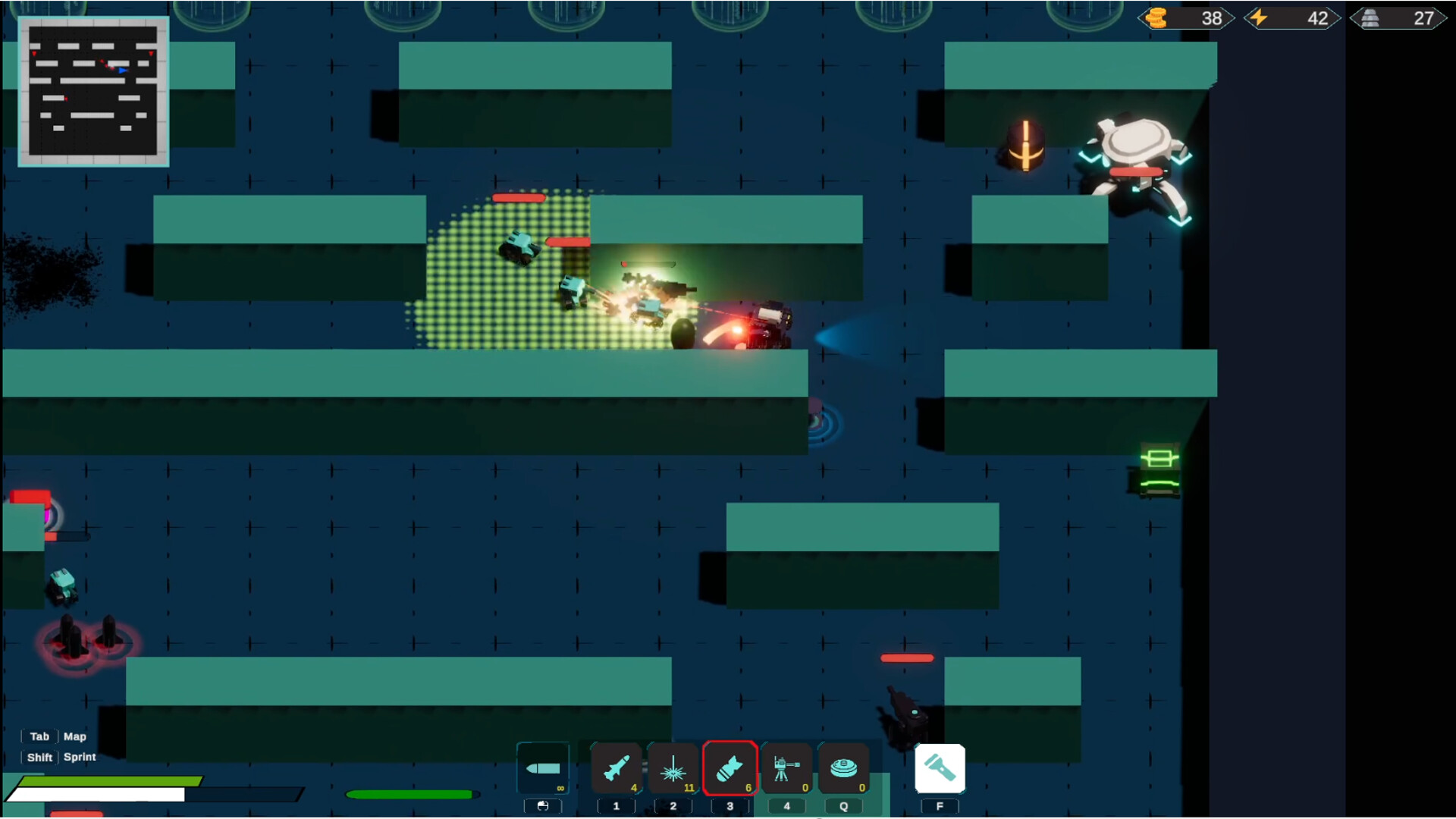The image size is (1456, 819).
Task: Click the 1 keybind label under hotbar
Action: (616, 806)
